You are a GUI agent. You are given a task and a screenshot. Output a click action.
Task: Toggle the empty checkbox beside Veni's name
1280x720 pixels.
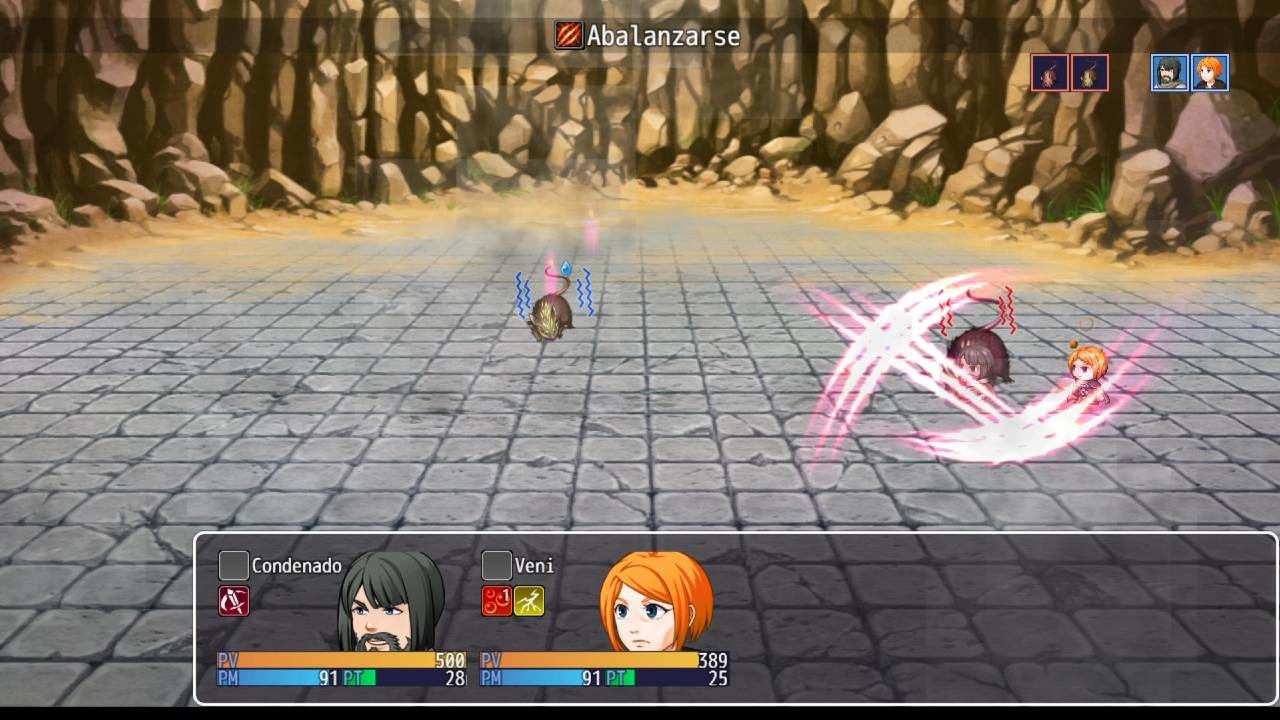point(495,565)
